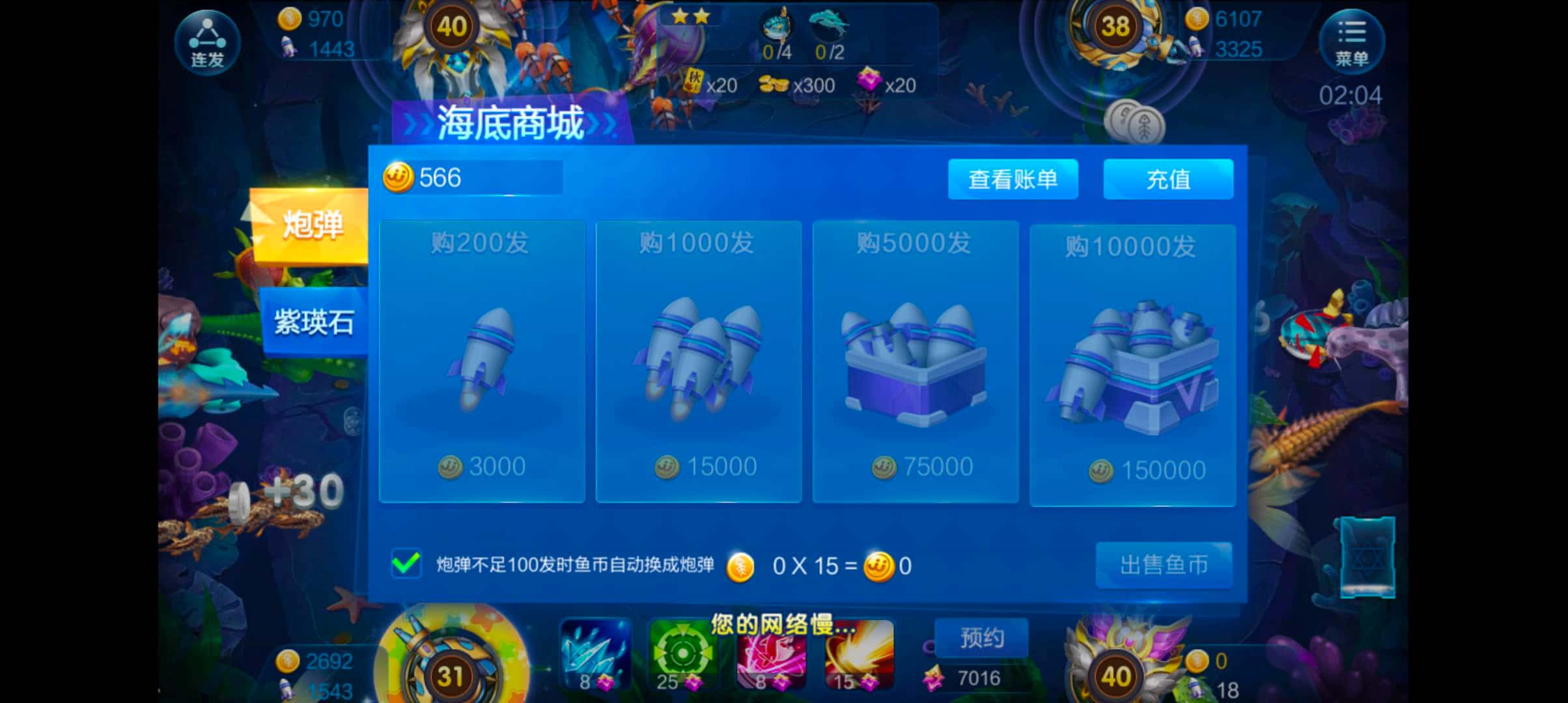Screen dimensions: 1568x703
Task: Click the 预约 reservation button
Action: [x=981, y=638]
